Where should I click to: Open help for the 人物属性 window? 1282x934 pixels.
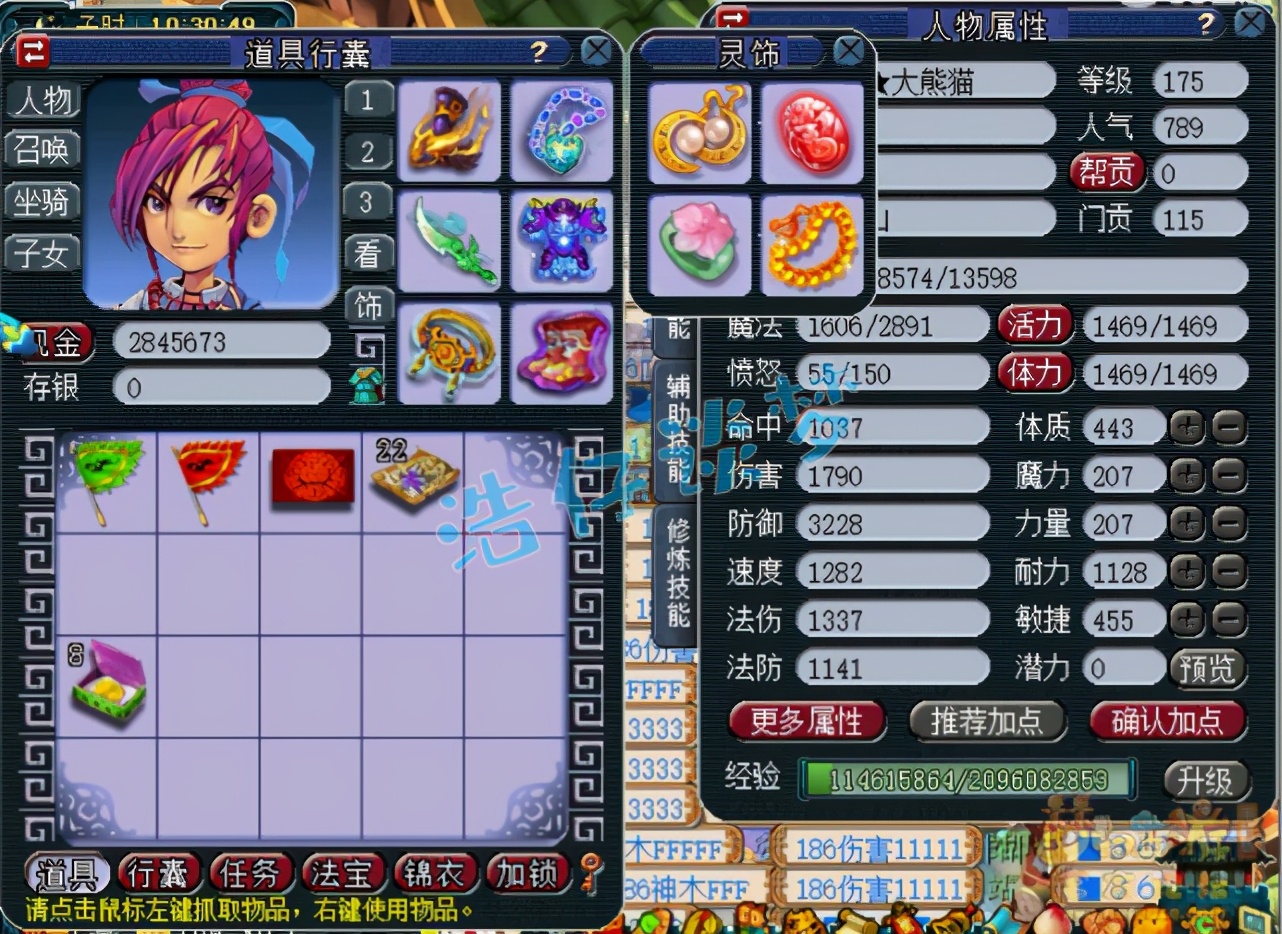click(1206, 23)
